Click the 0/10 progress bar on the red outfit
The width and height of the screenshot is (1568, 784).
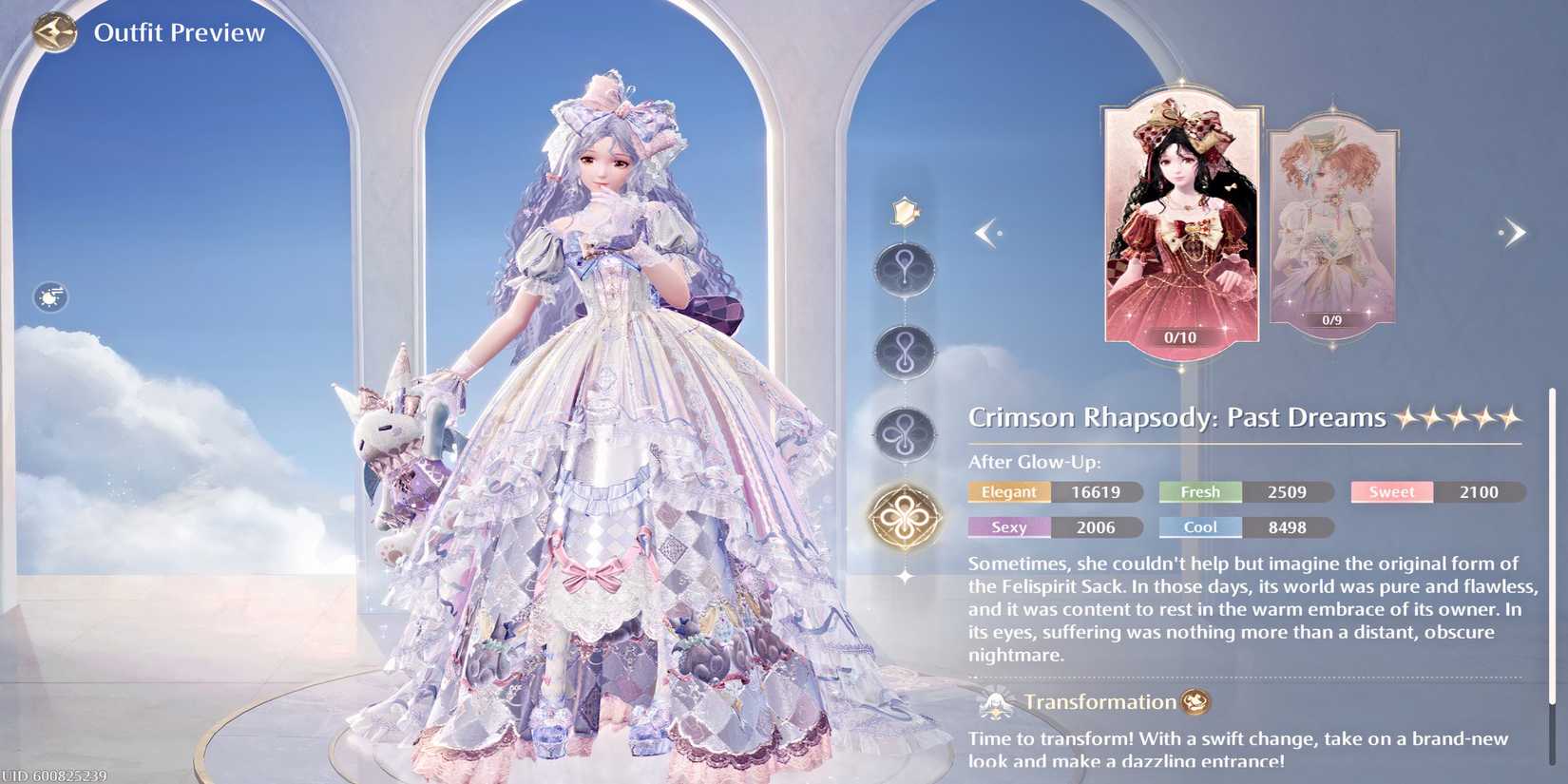coord(1182,335)
